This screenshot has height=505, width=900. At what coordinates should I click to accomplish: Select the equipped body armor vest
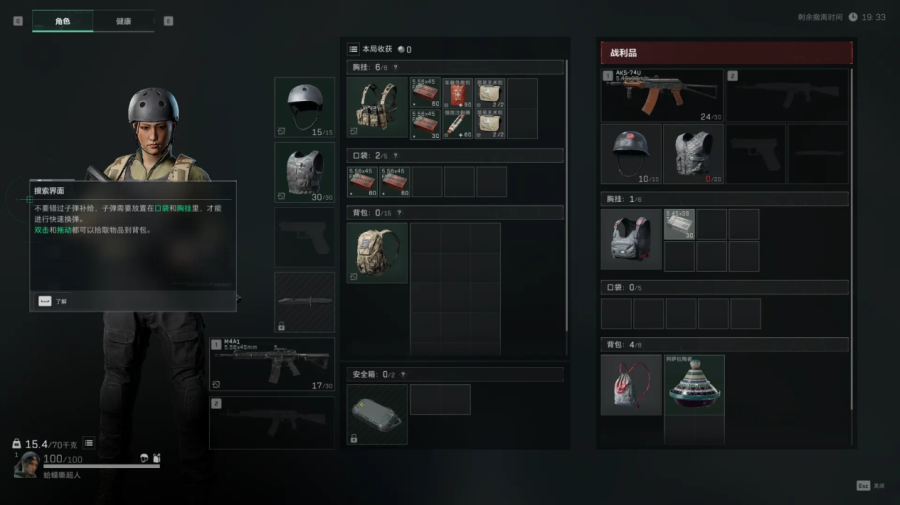click(x=304, y=172)
